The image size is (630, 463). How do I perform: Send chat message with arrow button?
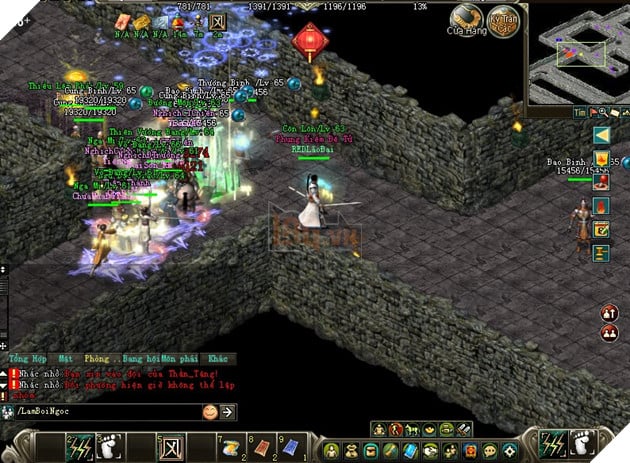click(x=228, y=411)
